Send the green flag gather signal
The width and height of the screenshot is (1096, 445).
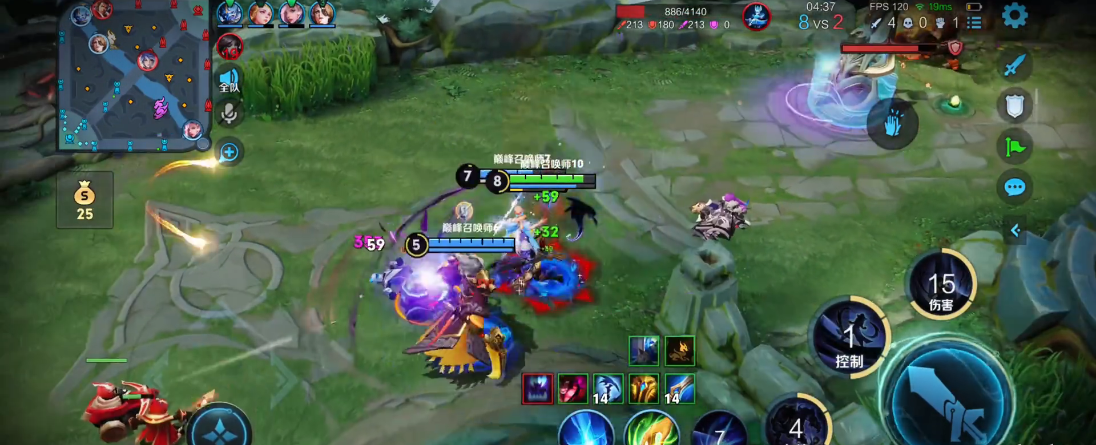coord(1014,146)
